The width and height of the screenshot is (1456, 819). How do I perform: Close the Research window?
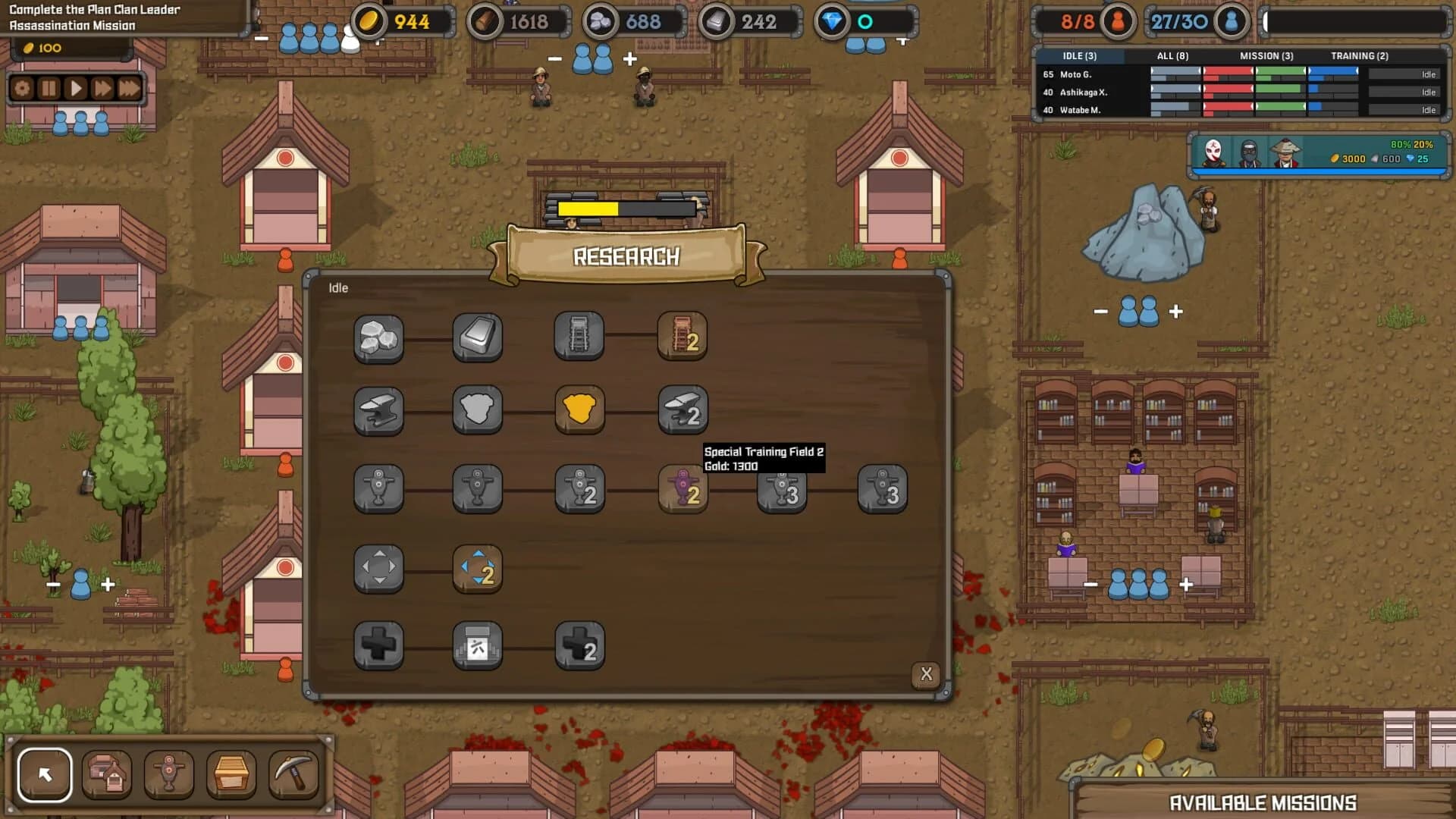(925, 673)
